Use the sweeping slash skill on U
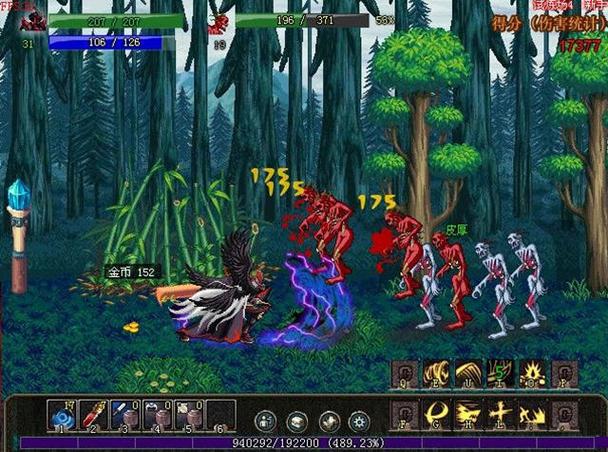608x452 pixels. click(x=468, y=374)
